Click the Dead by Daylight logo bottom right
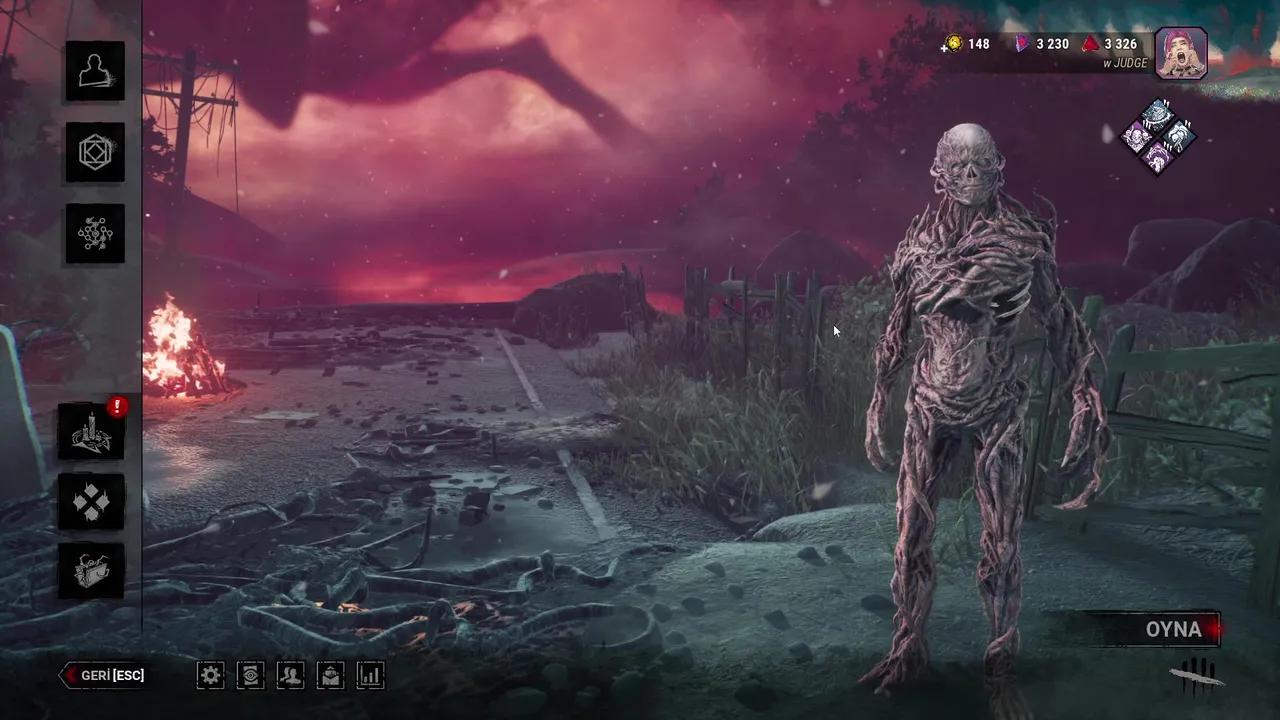The height and width of the screenshot is (720, 1280). coord(1197,677)
